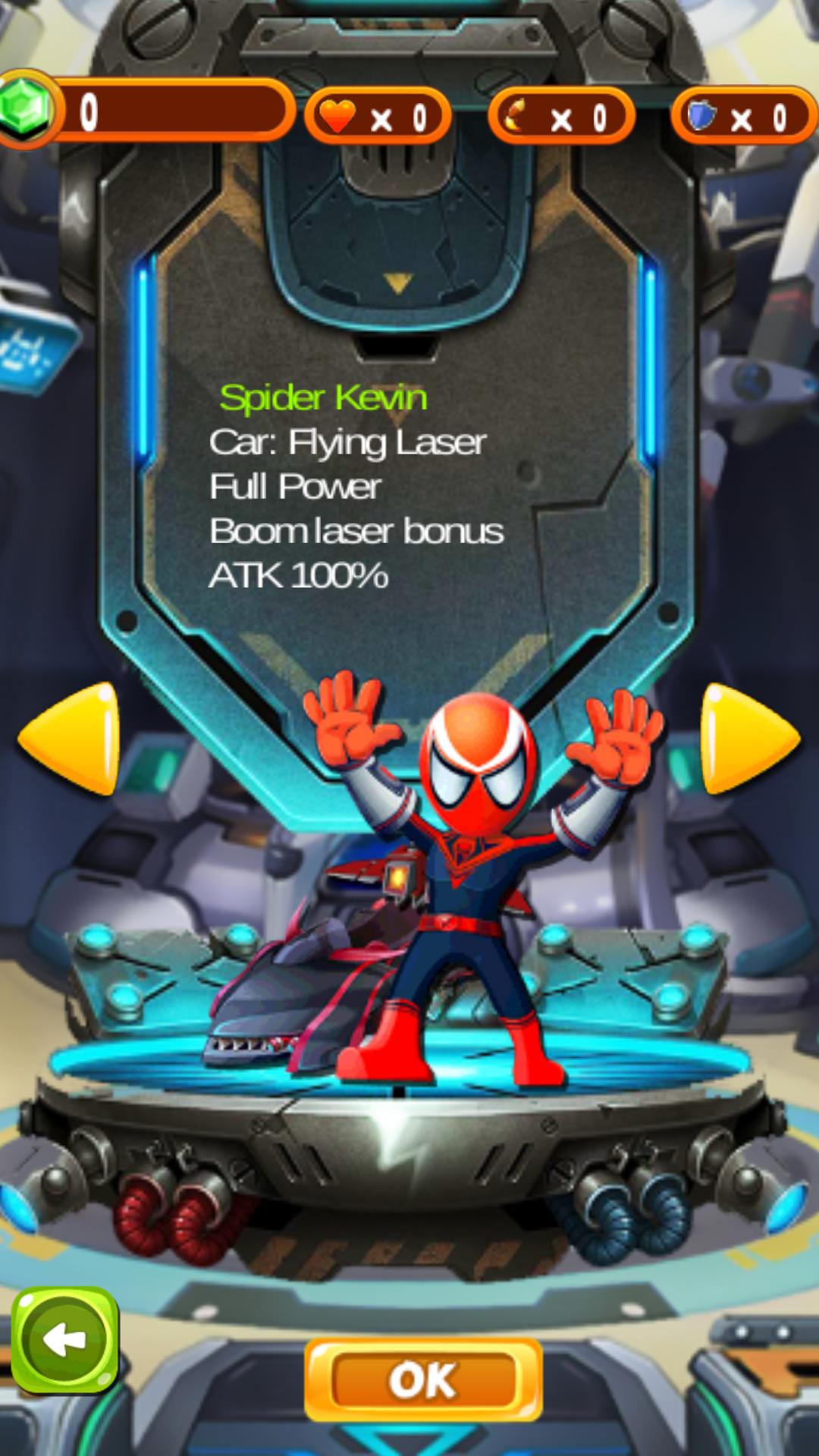
Task: Switch to the next character with right arrow
Action: pyautogui.click(x=746, y=738)
